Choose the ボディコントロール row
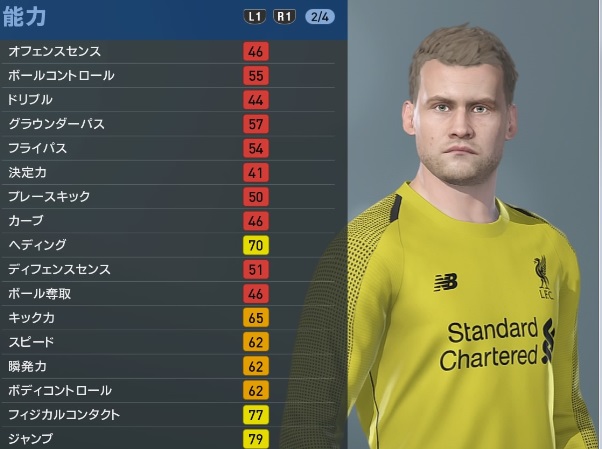The height and width of the screenshot is (449, 602). [x=170, y=390]
